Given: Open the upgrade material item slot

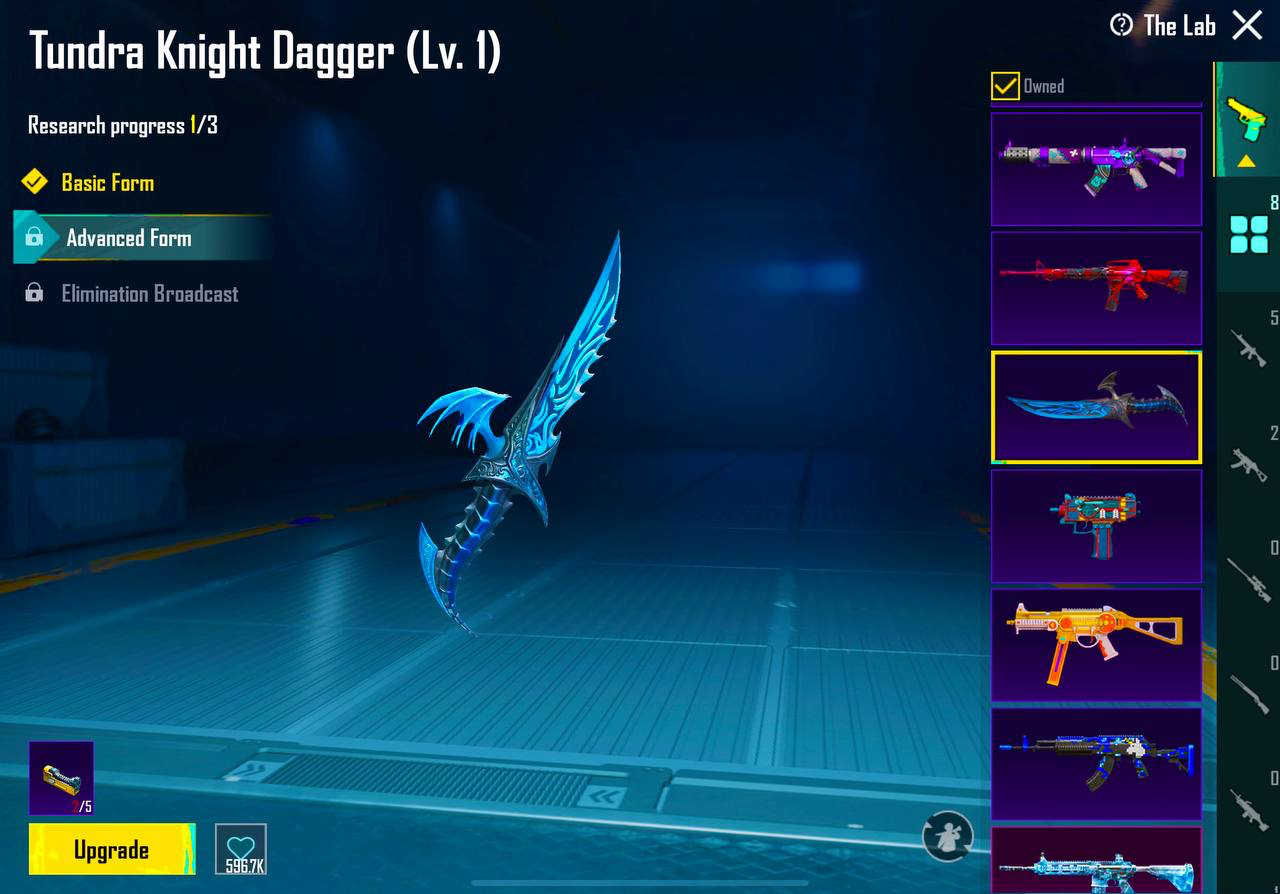Looking at the screenshot, I should 61,777.
